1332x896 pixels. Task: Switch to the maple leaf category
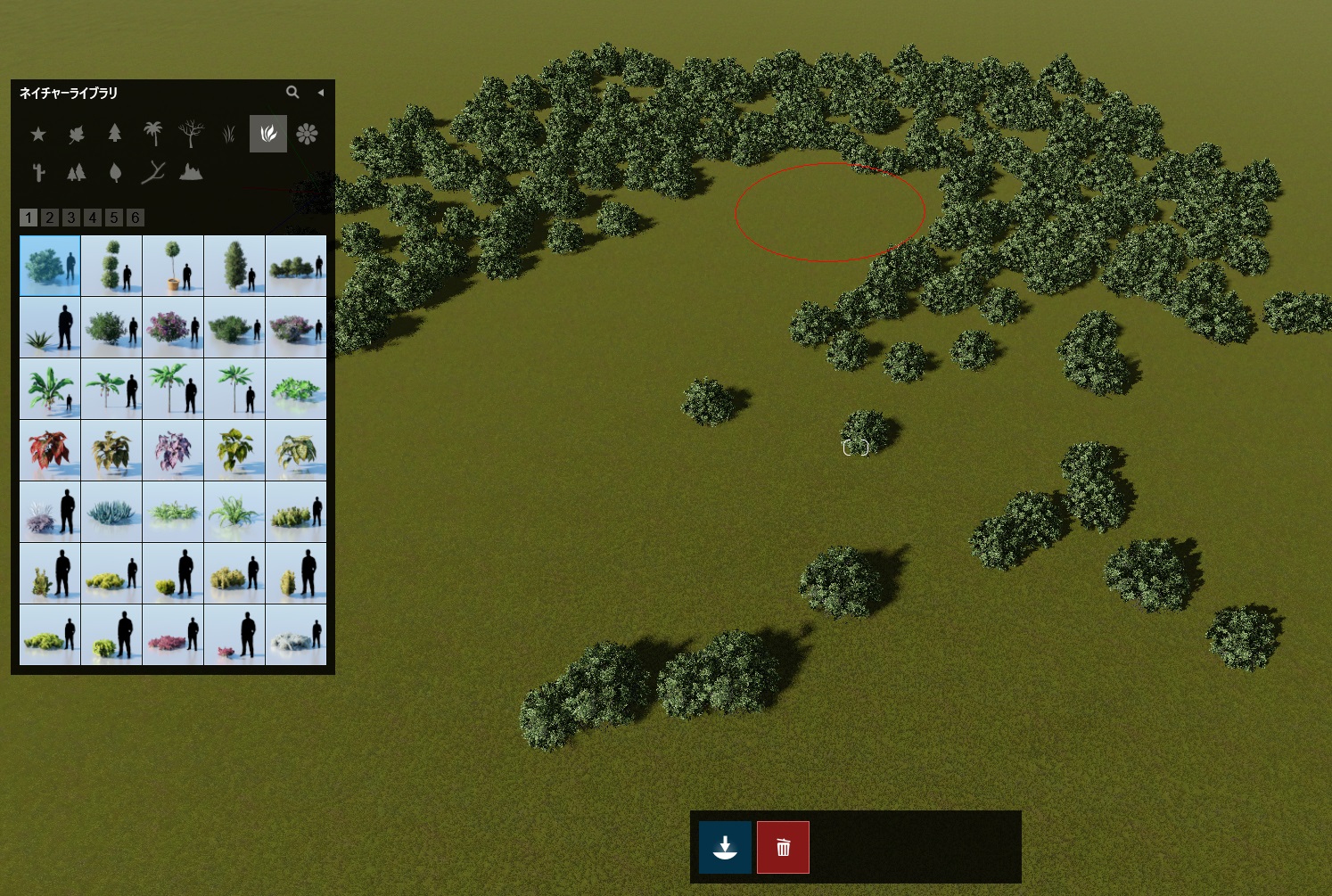[x=77, y=134]
